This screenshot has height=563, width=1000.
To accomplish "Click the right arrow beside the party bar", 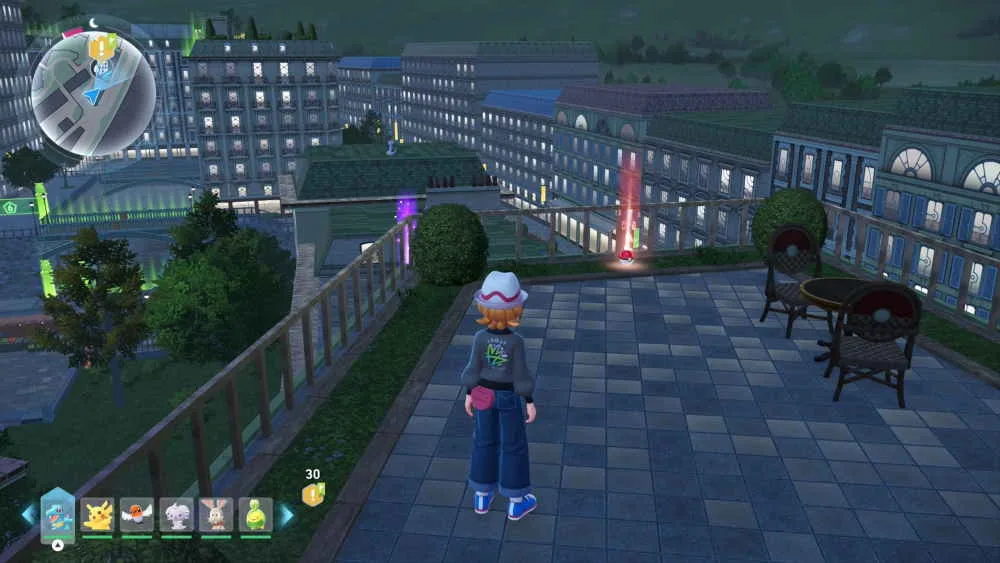I will coord(287,515).
